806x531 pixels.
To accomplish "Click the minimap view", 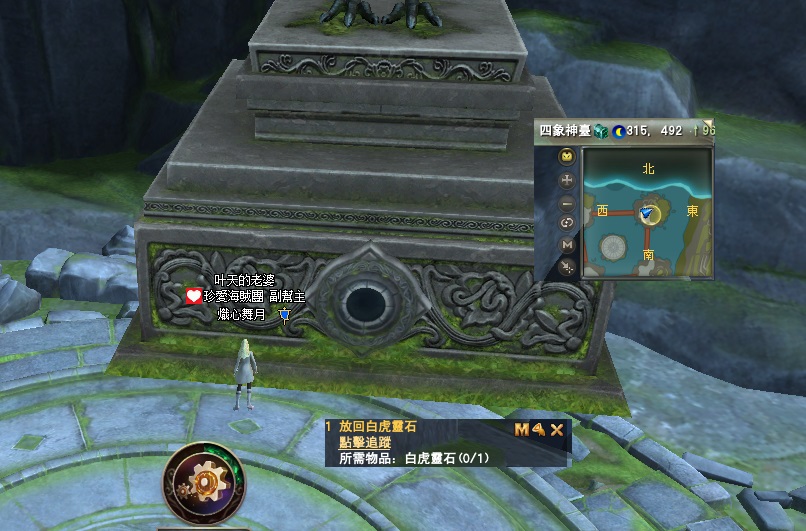I will [647, 214].
